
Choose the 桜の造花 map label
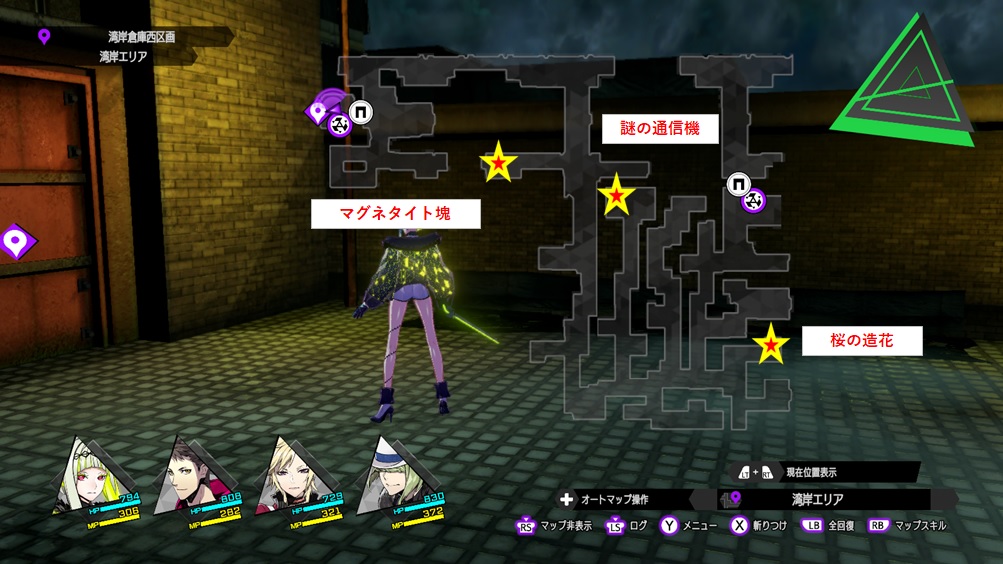coord(861,341)
